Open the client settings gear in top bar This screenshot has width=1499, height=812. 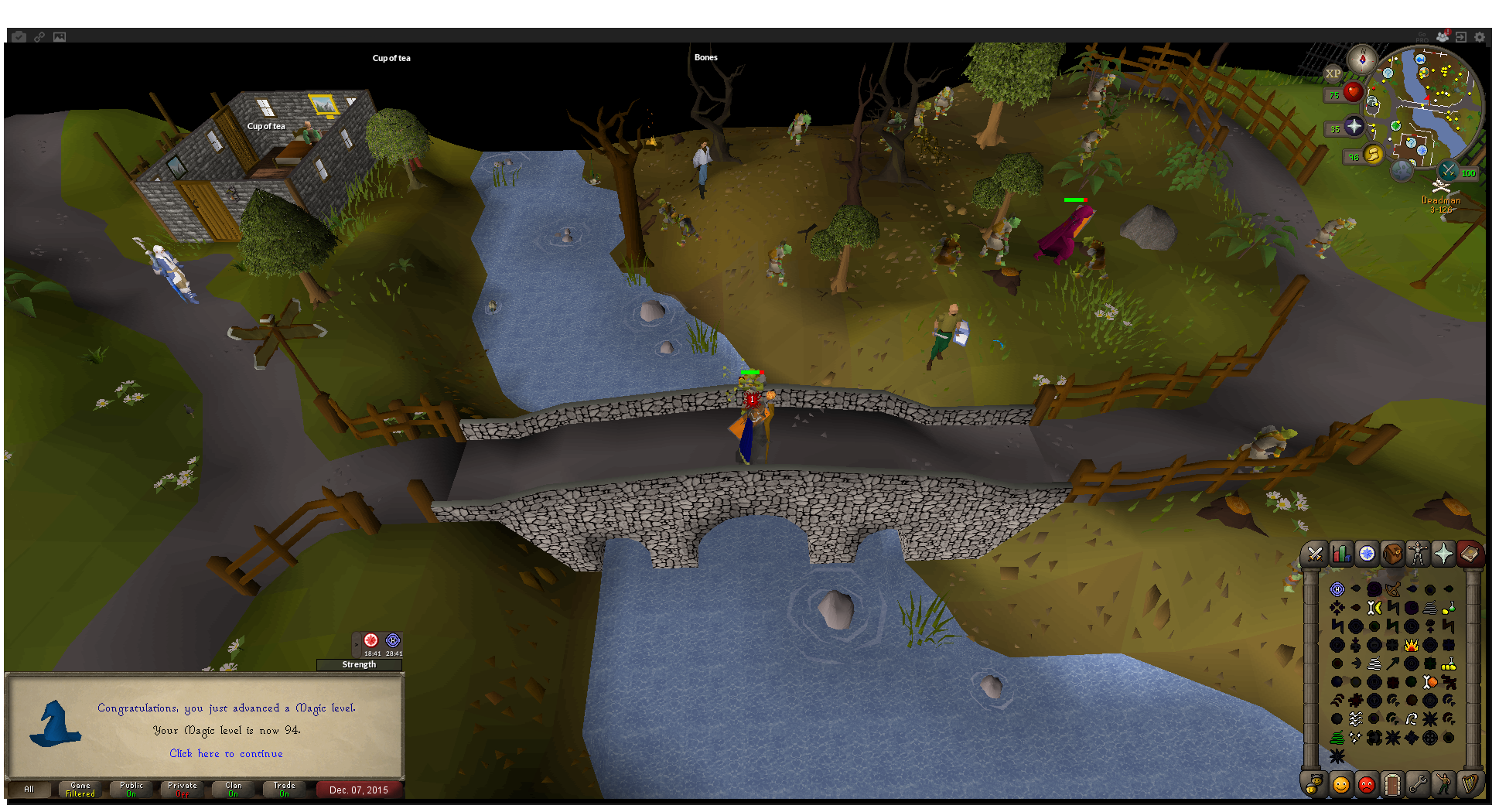coord(1480,37)
